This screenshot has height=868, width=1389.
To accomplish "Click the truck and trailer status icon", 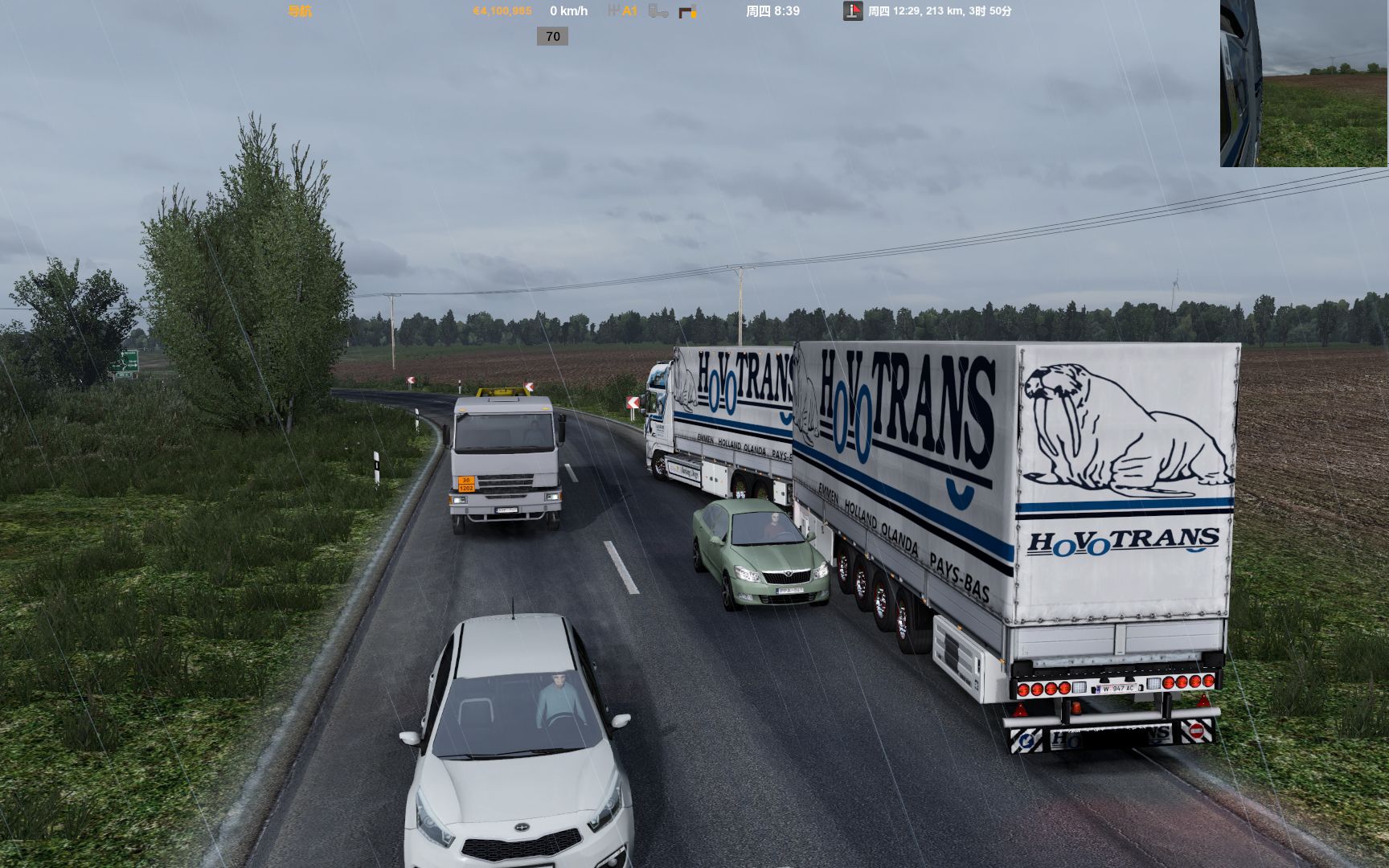I will 658,11.
